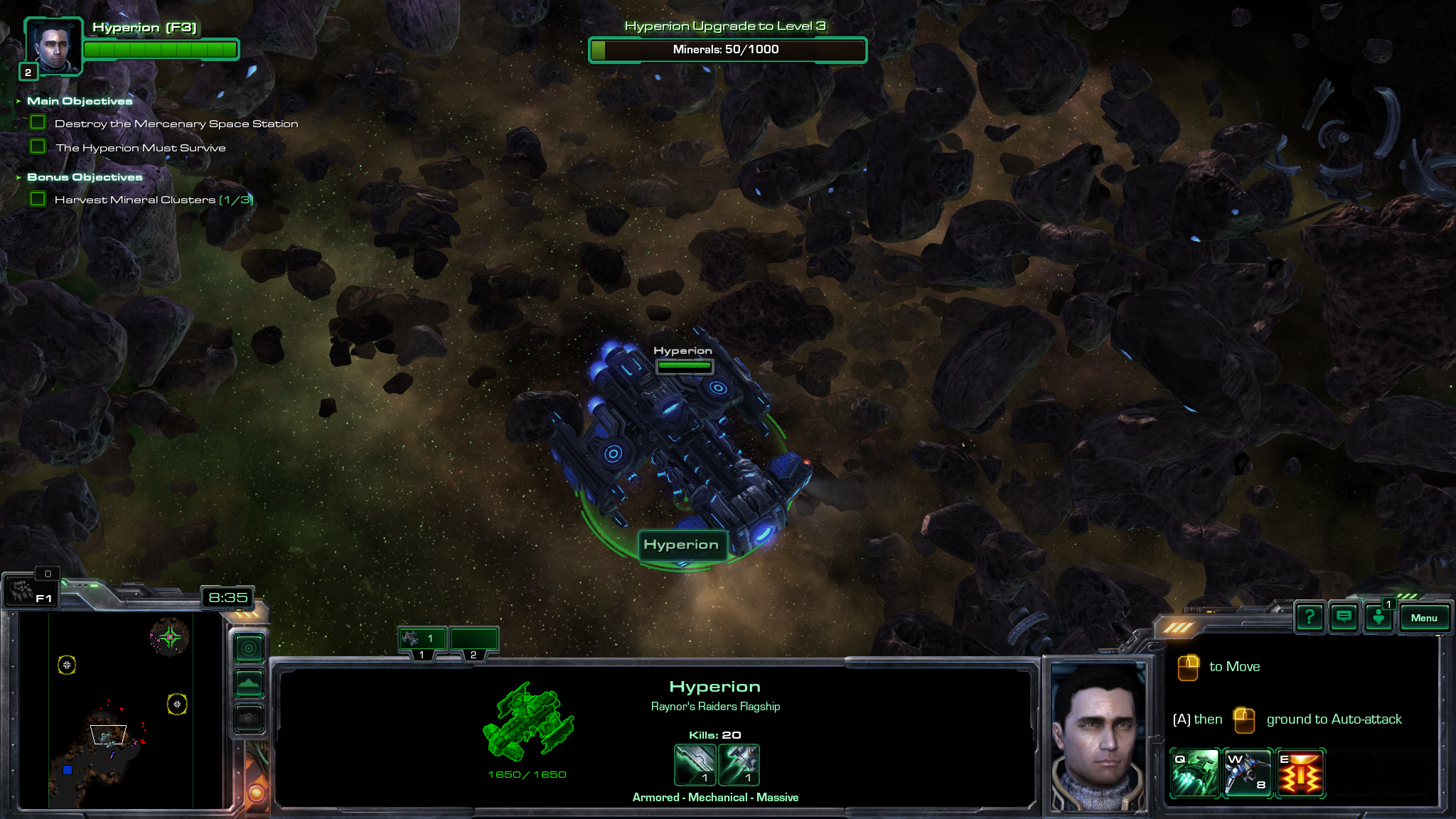Click the second armor upgrade icon
This screenshot has height=819, width=1456.
(739, 764)
